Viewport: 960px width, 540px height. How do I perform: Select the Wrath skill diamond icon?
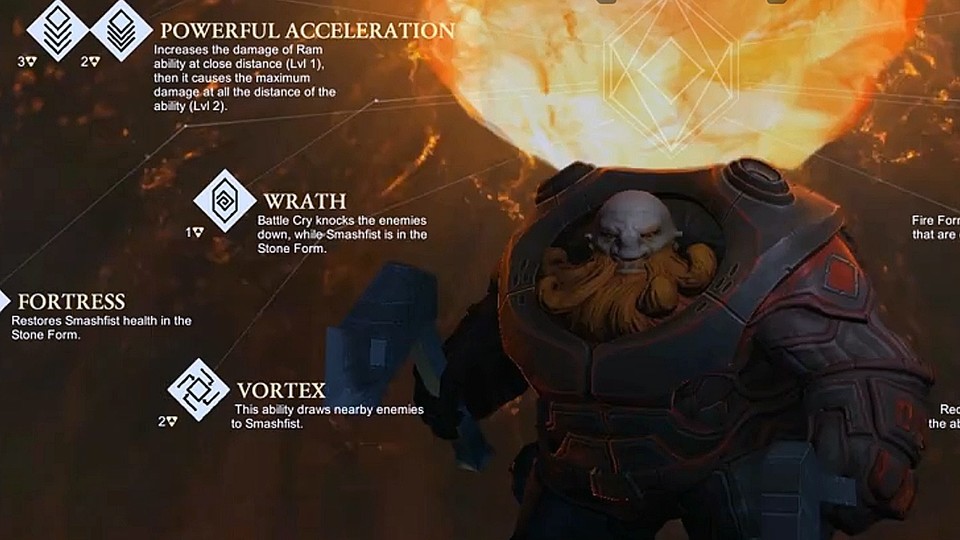click(225, 200)
